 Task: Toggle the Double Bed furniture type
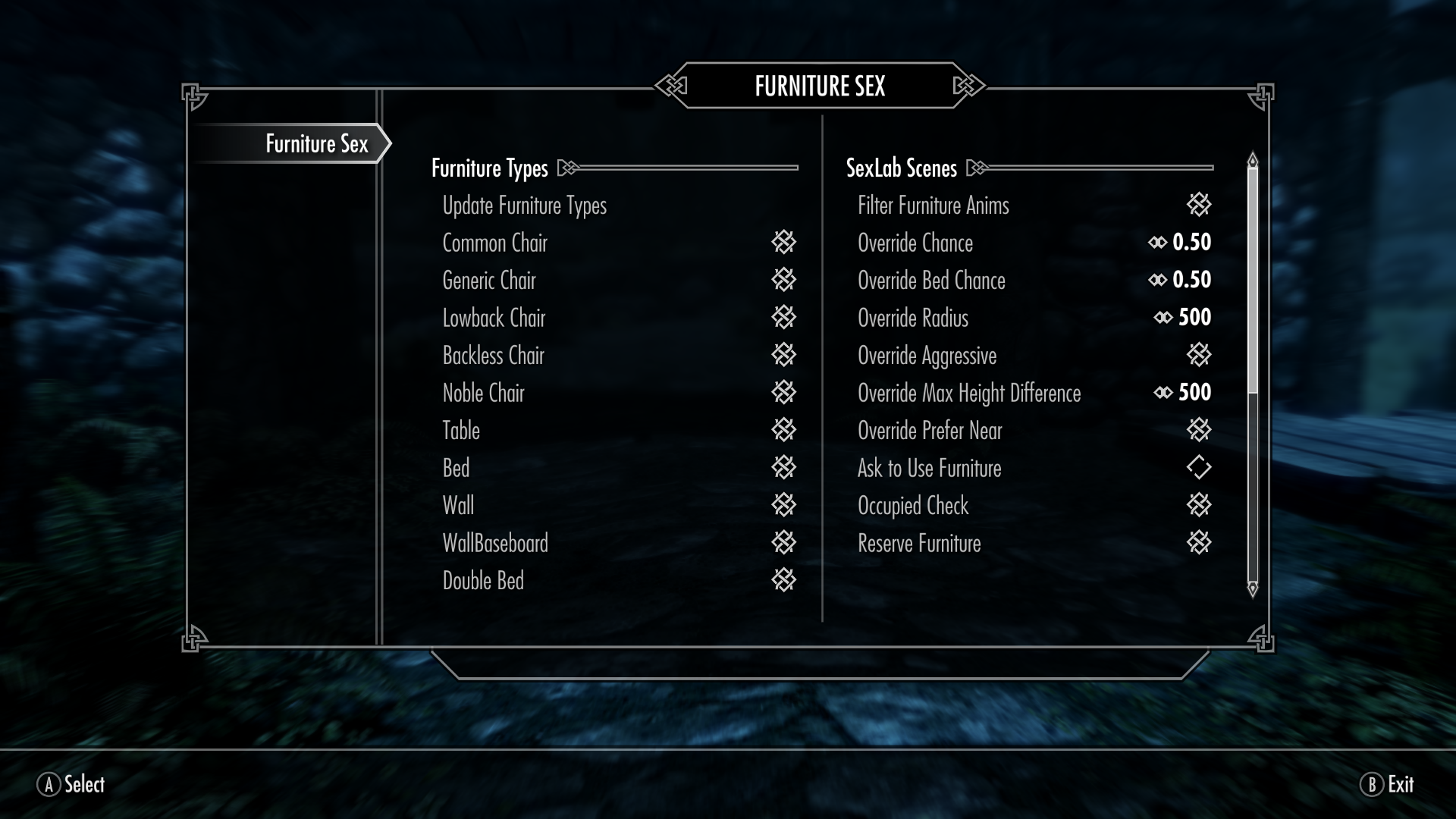(x=783, y=580)
